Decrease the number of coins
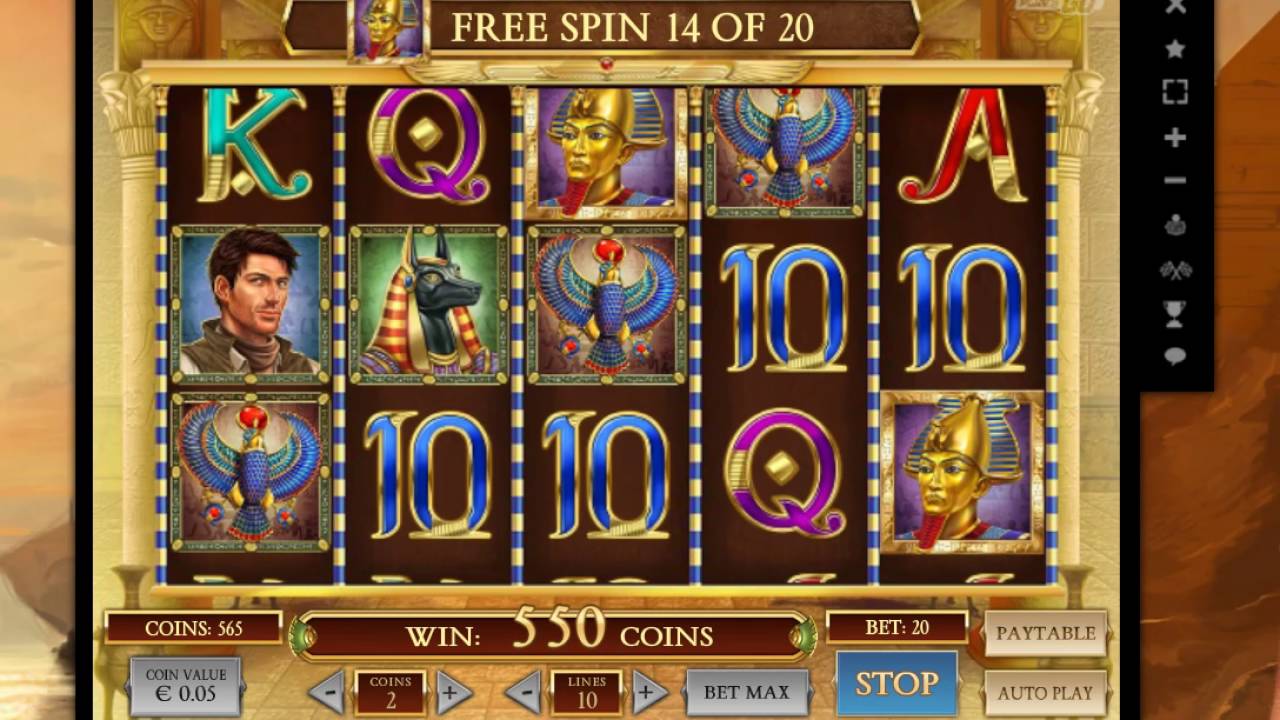This screenshot has width=1280, height=720. (x=327, y=692)
